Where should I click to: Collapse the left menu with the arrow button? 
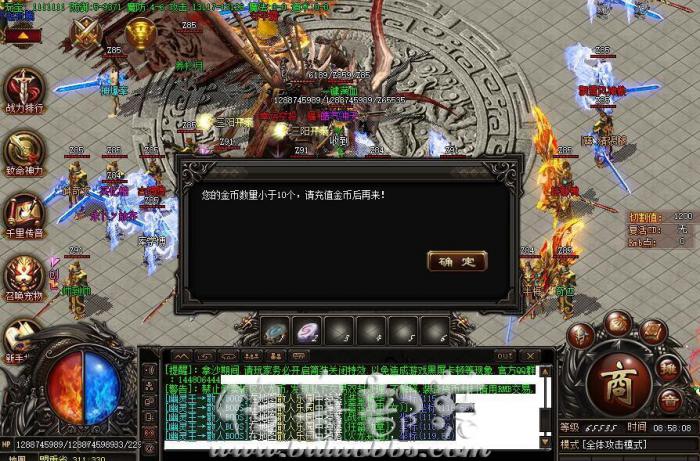(x=21, y=37)
